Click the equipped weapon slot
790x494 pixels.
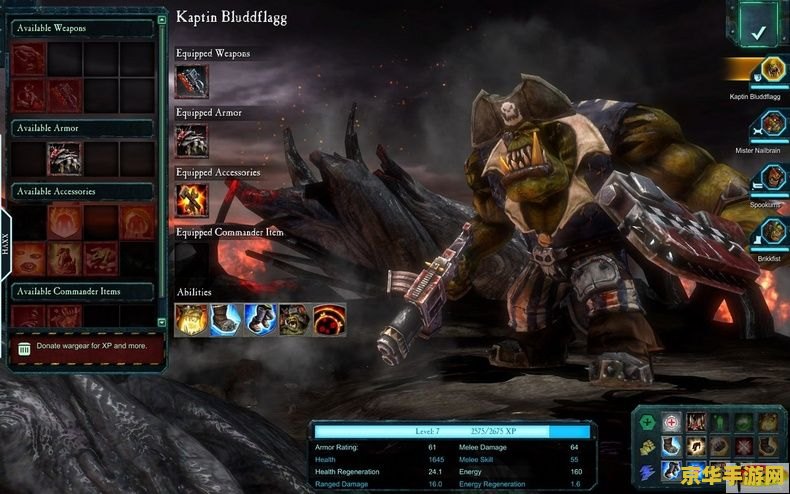click(191, 81)
